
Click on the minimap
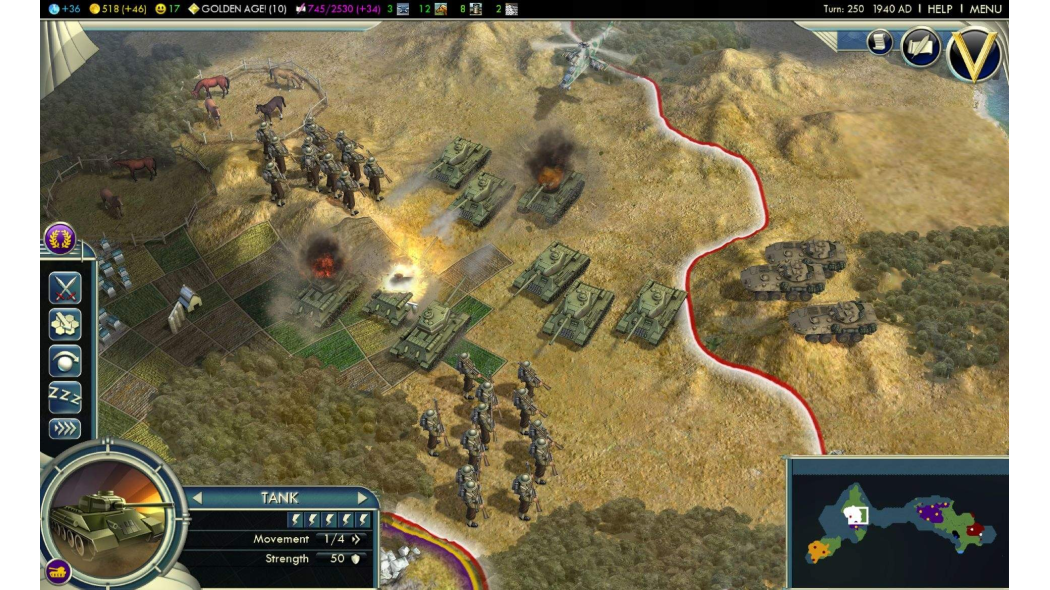[897, 523]
